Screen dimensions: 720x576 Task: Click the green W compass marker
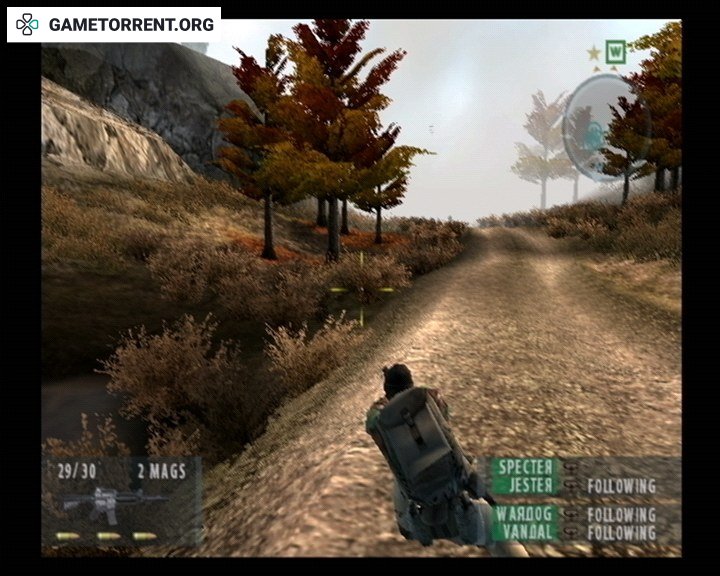coord(616,50)
